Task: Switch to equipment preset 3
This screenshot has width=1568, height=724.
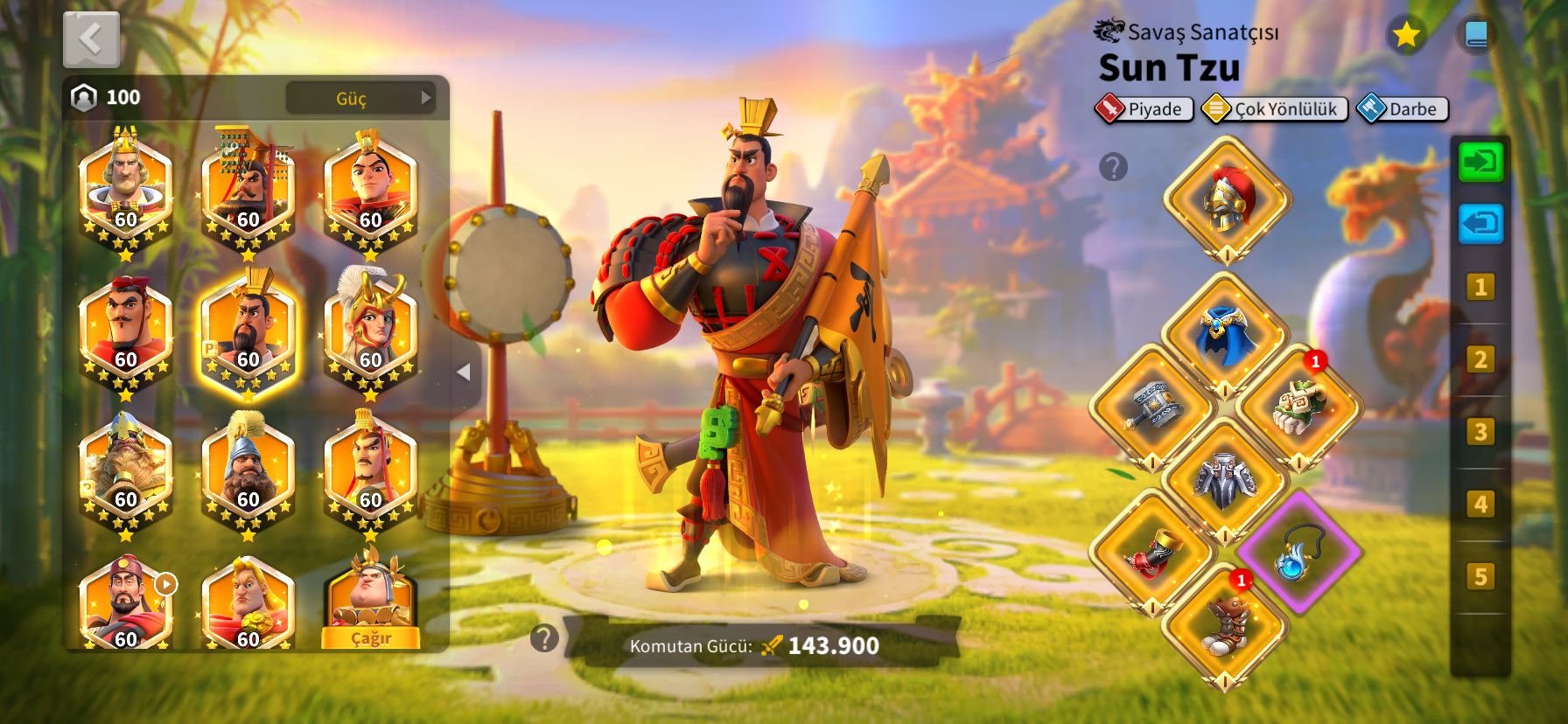Action: click(1480, 432)
